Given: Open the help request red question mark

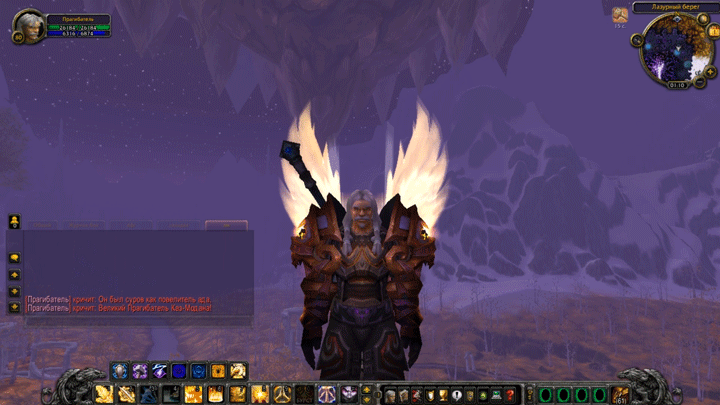Looking at the screenshot, I should 510,395.
